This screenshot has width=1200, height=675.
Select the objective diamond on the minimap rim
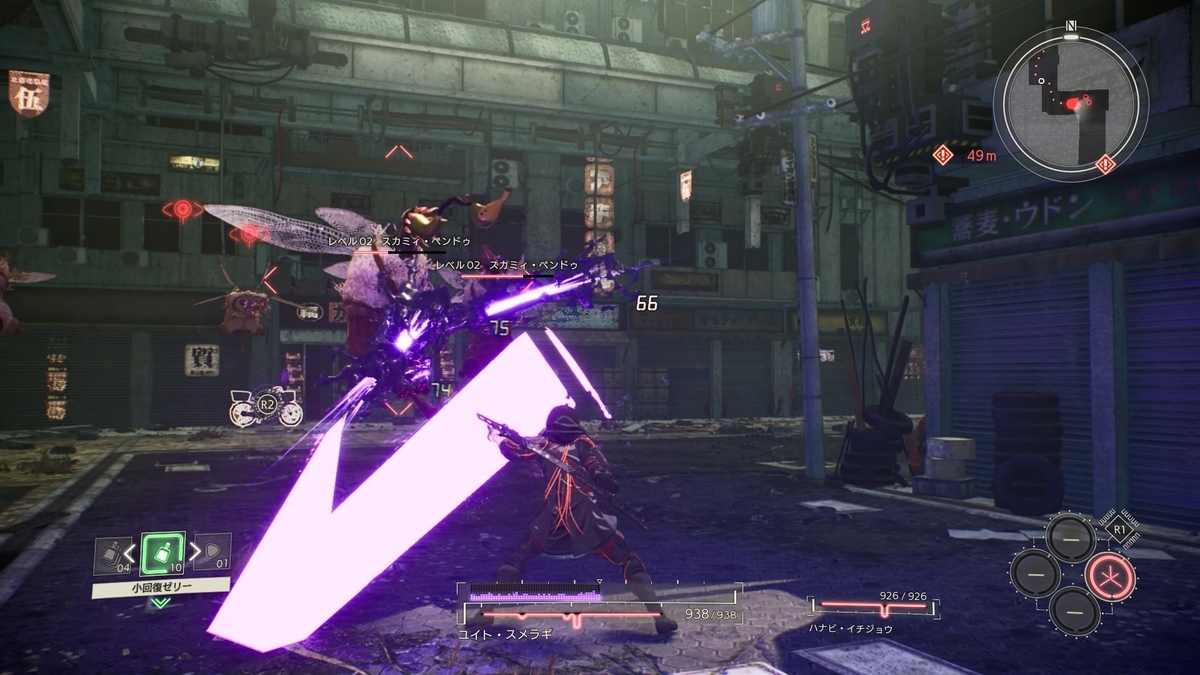tap(1105, 162)
